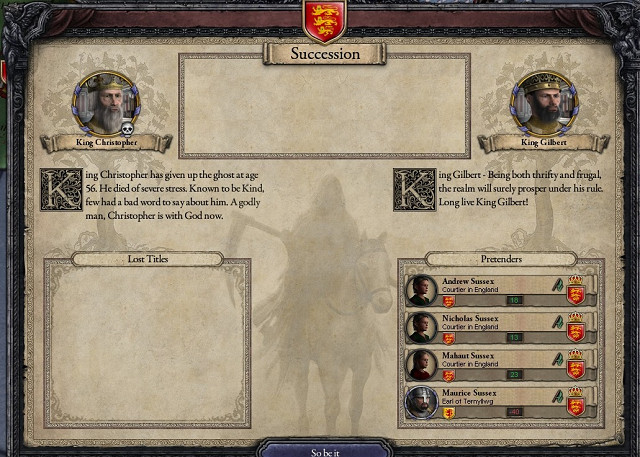Open King Christopher's portrait
The image size is (640, 457).
point(106,105)
